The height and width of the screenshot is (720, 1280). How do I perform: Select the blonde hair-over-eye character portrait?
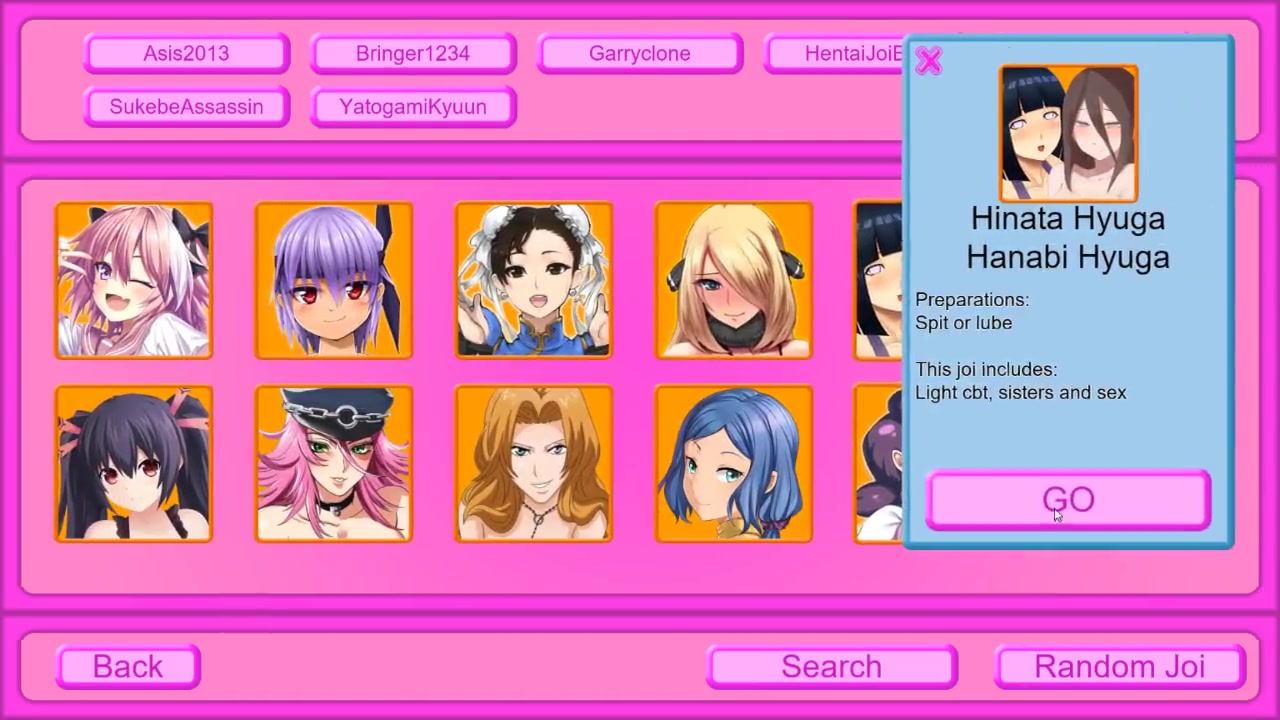pyautogui.click(x=734, y=280)
